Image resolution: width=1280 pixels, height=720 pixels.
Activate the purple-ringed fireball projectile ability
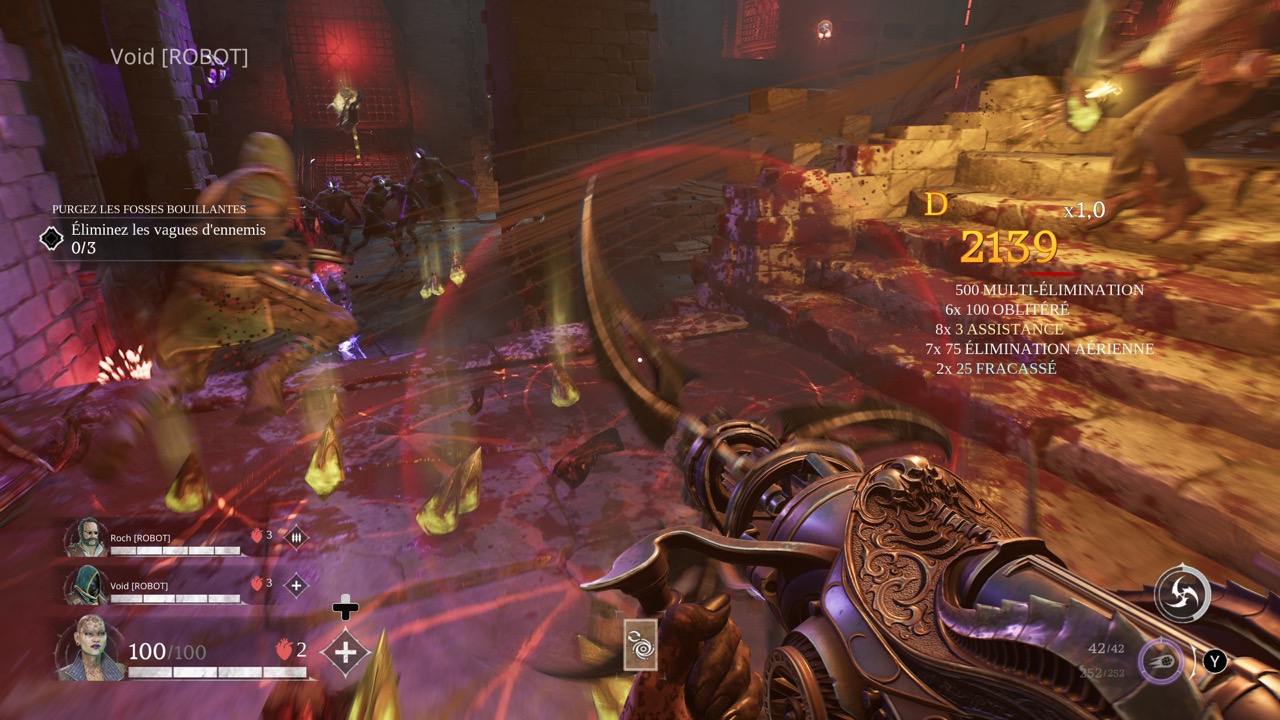[x=1161, y=661]
